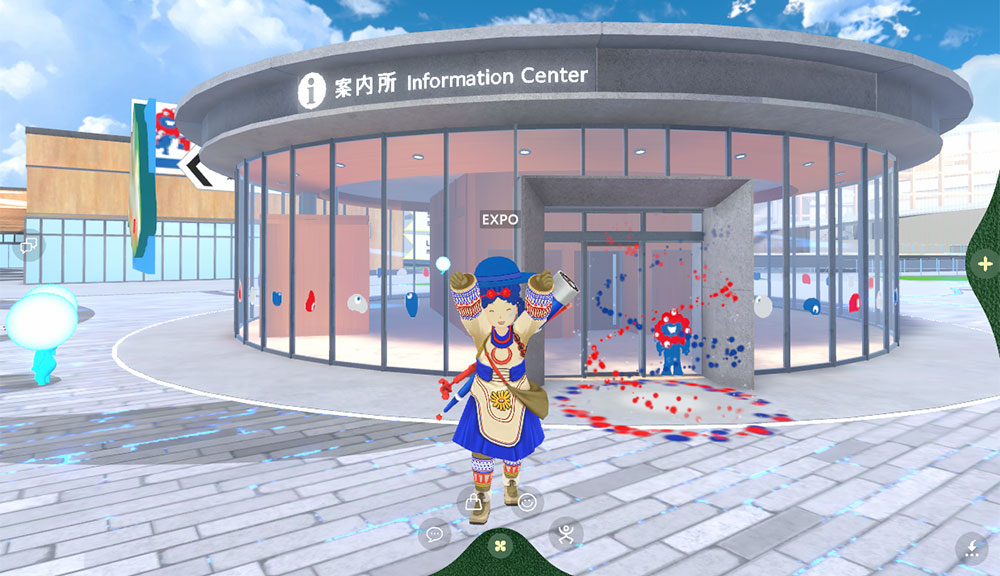Click the lightning bolt icon button

click(971, 546)
